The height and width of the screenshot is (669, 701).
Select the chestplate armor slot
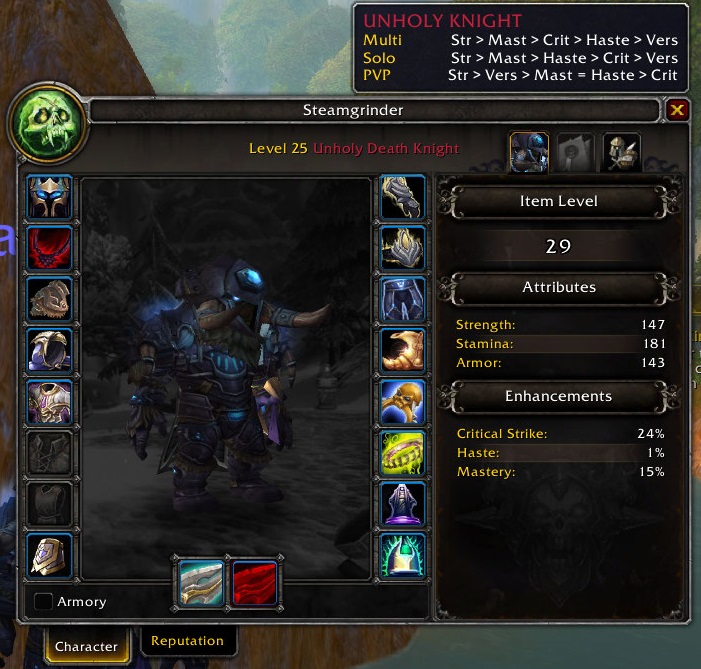49,401
